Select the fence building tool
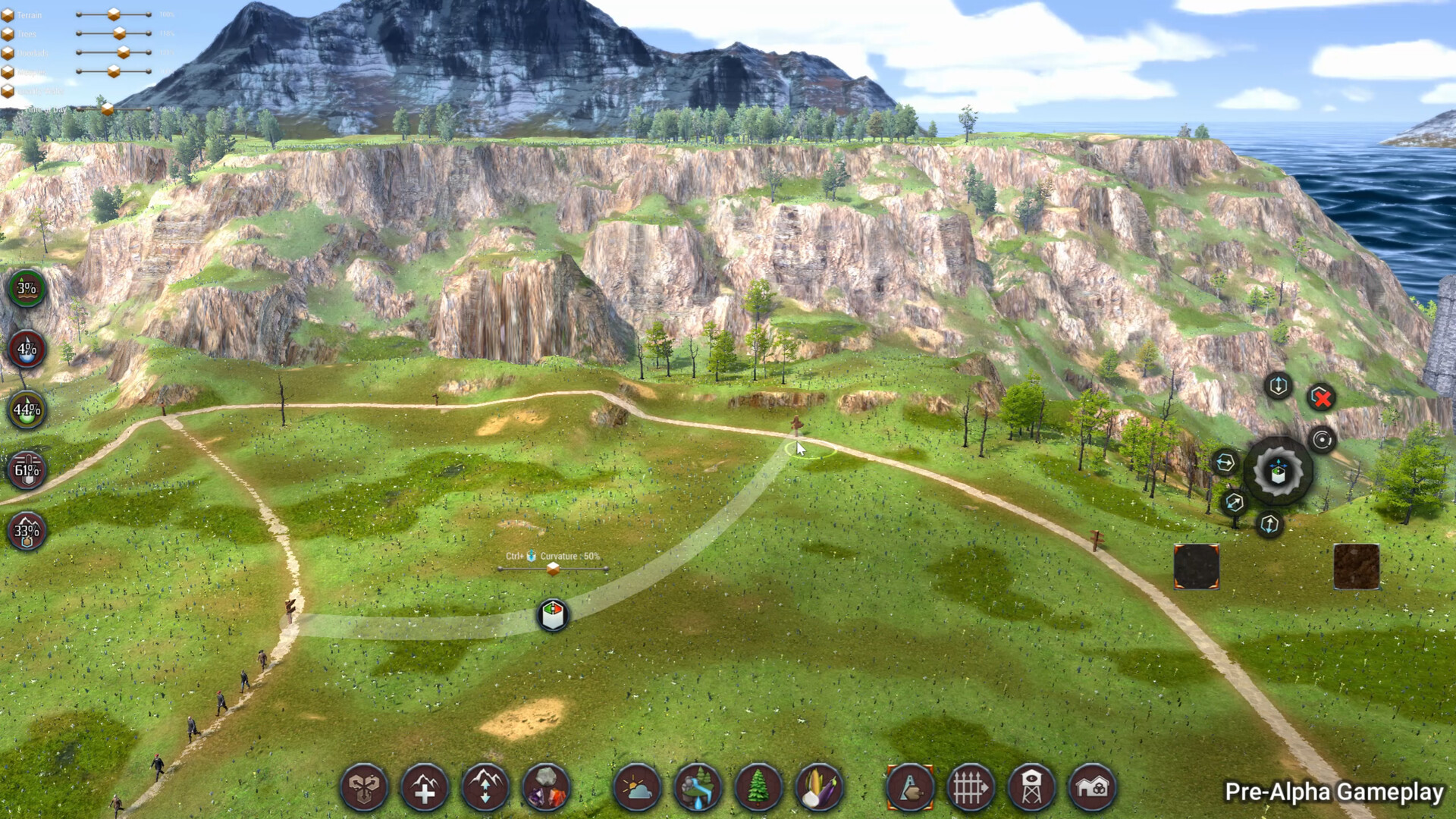1456x819 pixels. [971, 788]
